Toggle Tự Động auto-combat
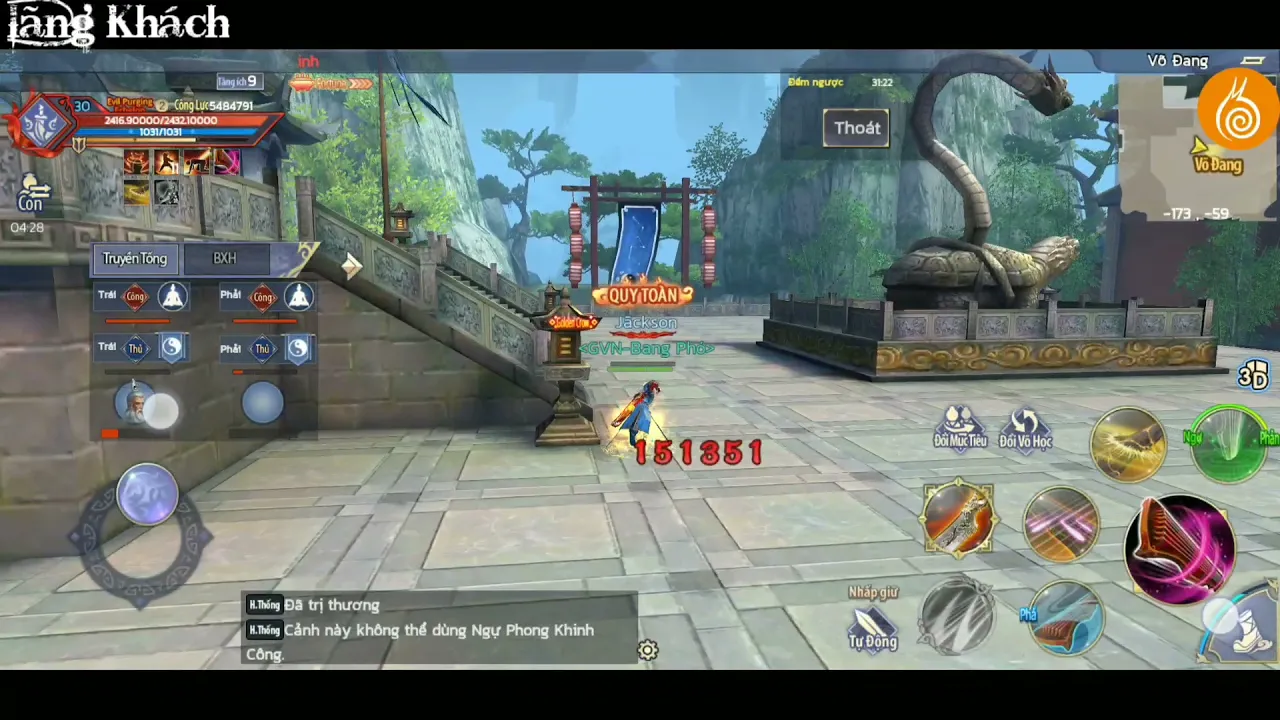This screenshot has height=720, width=1280. [x=873, y=628]
